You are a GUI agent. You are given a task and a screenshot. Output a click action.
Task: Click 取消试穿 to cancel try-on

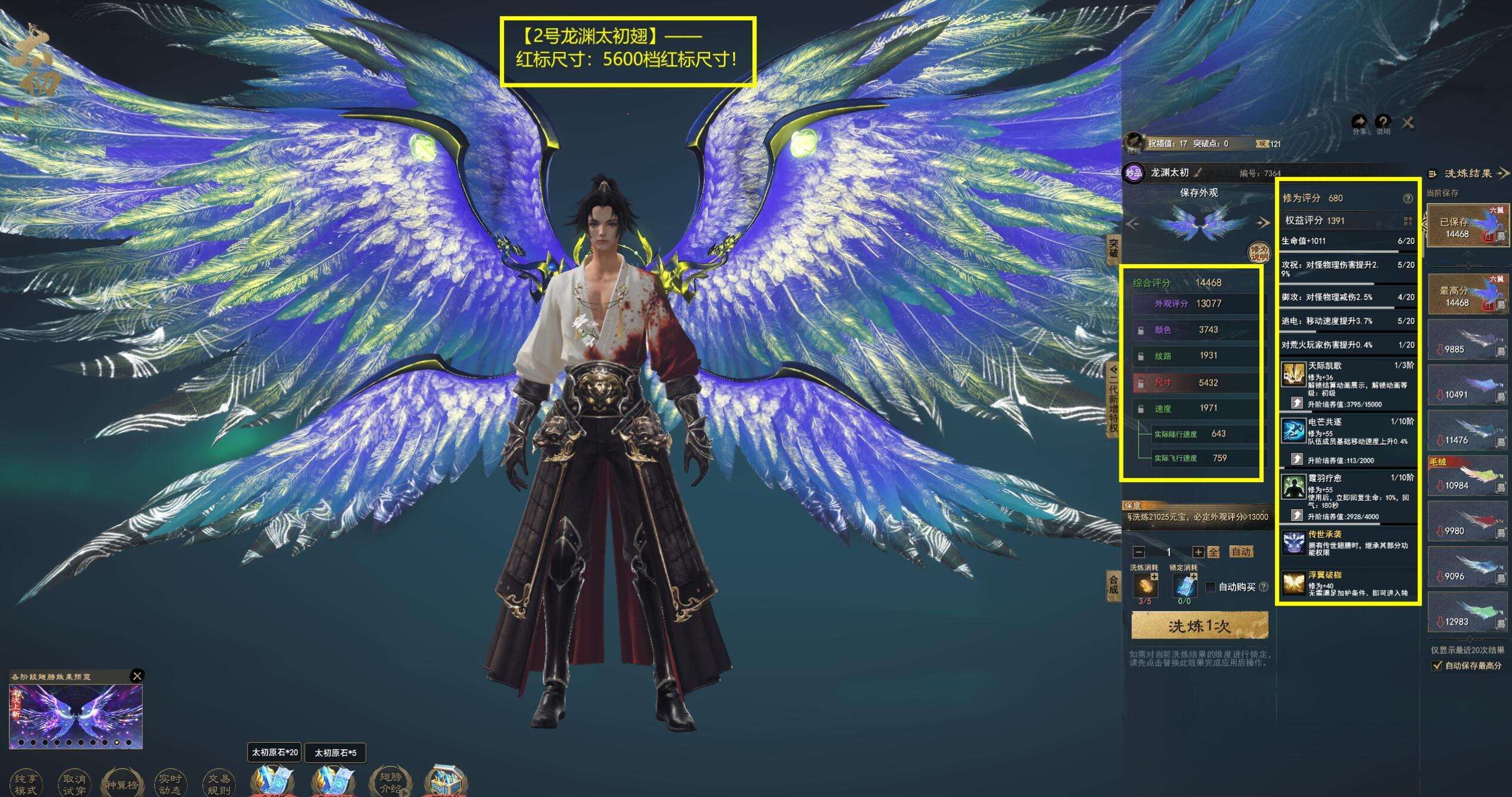tap(74, 784)
